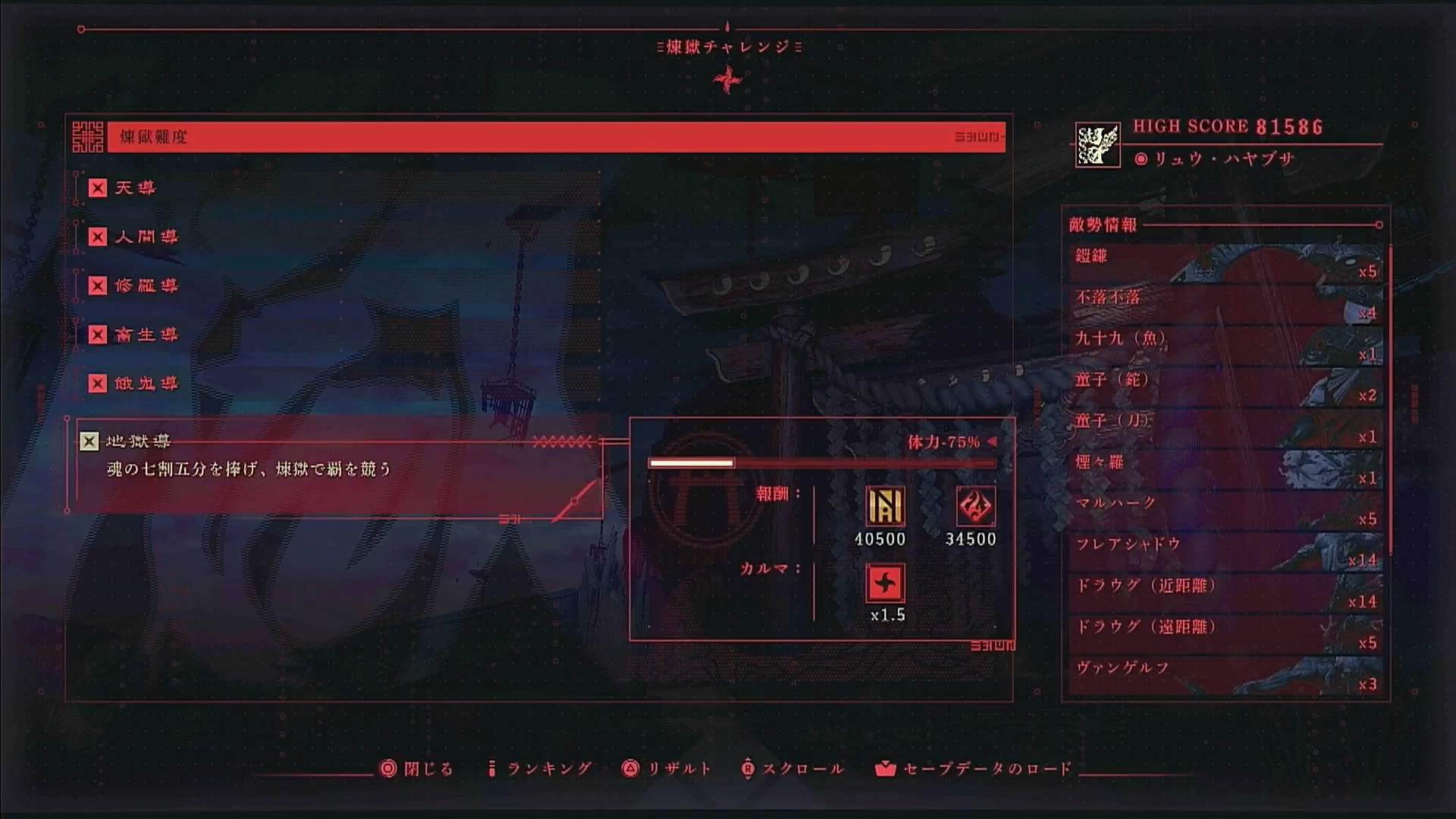The image size is (1456, 819).
Task: Choose the 餓鬼導 difficulty option
Action: pyautogui.click(x=146, y=384)
